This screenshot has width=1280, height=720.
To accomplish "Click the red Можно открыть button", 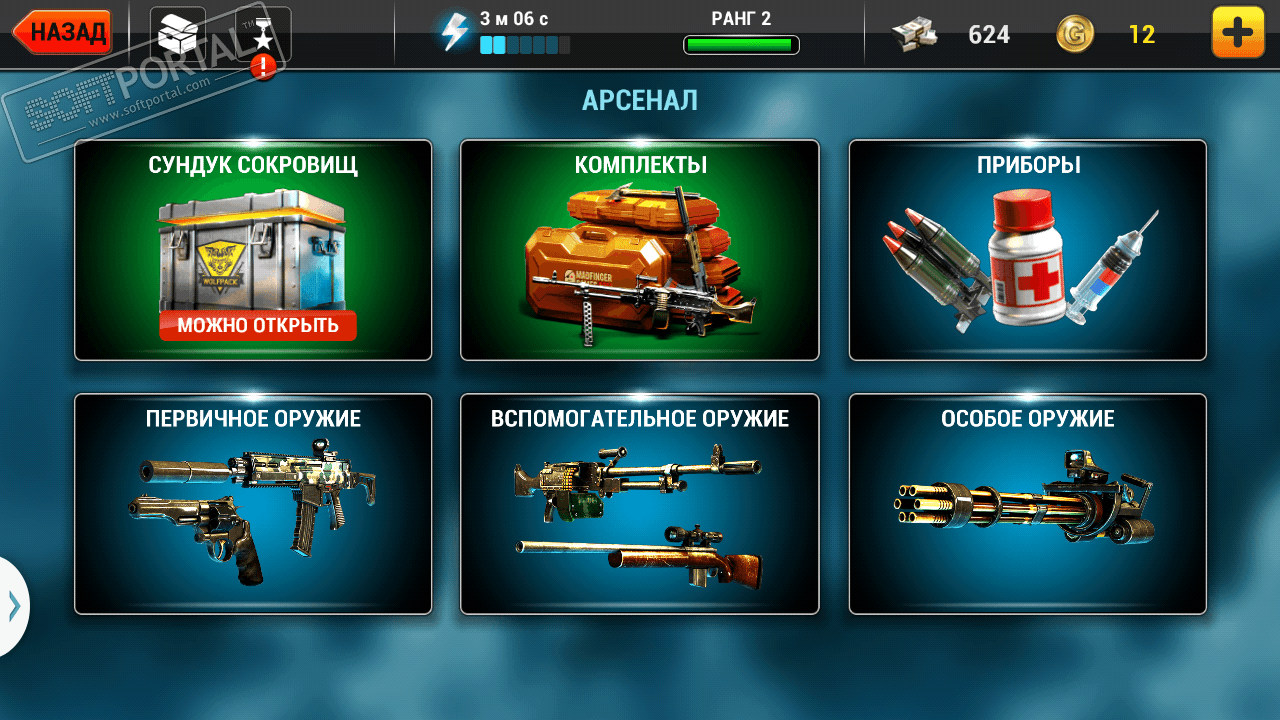I will pos(258,325).
